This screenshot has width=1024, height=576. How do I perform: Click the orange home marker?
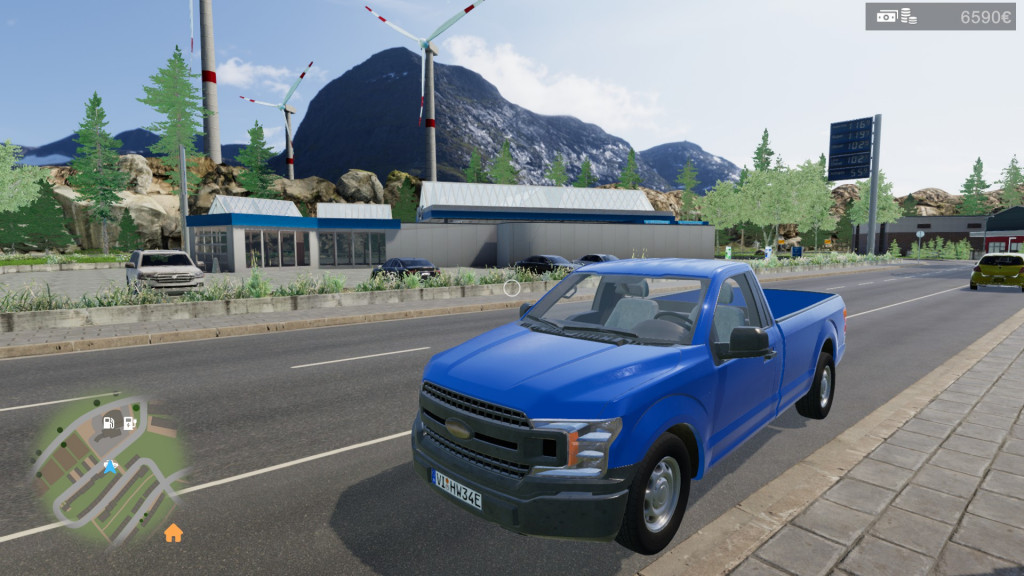pos(173,533)
